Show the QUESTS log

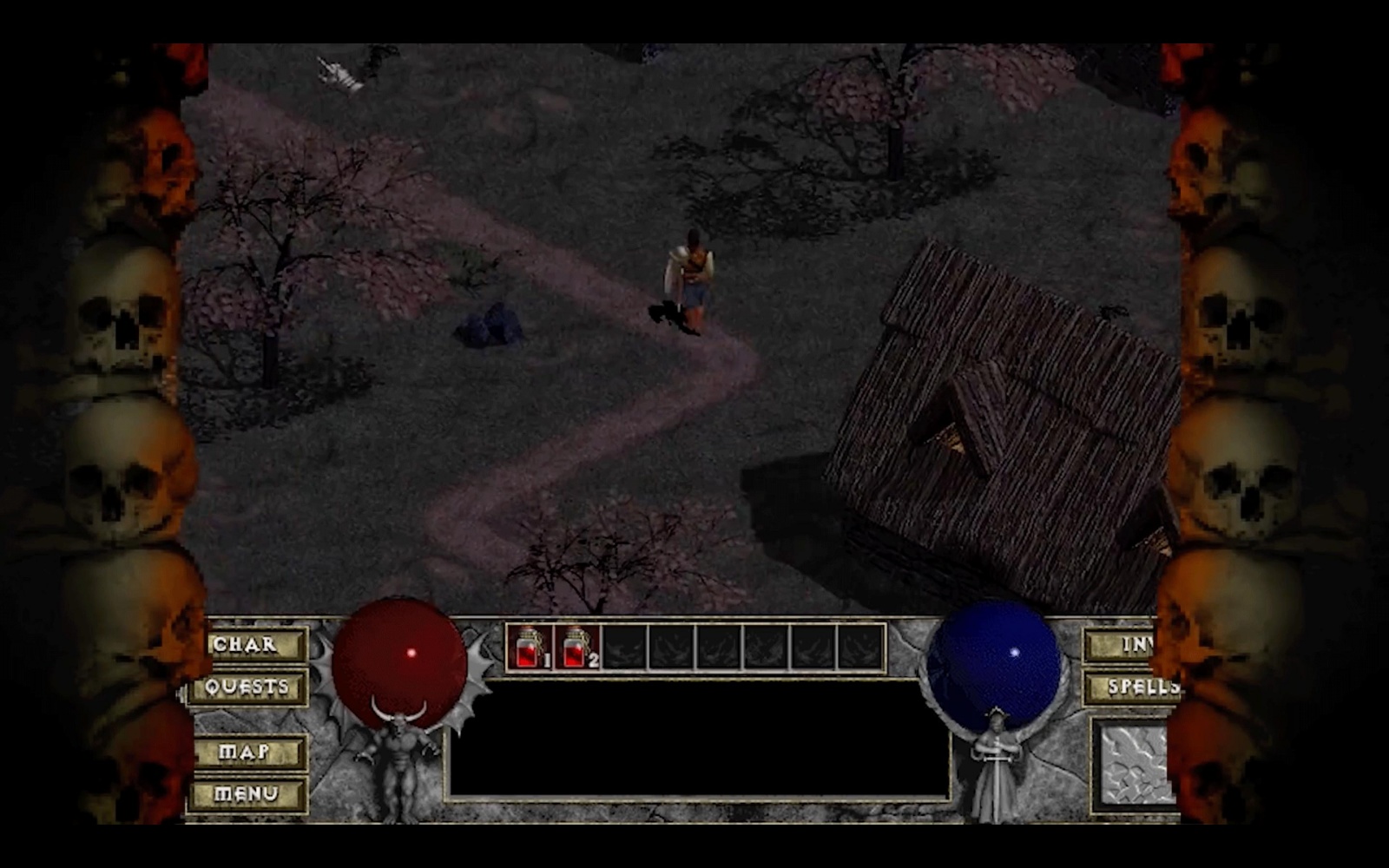tap(247, 688)
